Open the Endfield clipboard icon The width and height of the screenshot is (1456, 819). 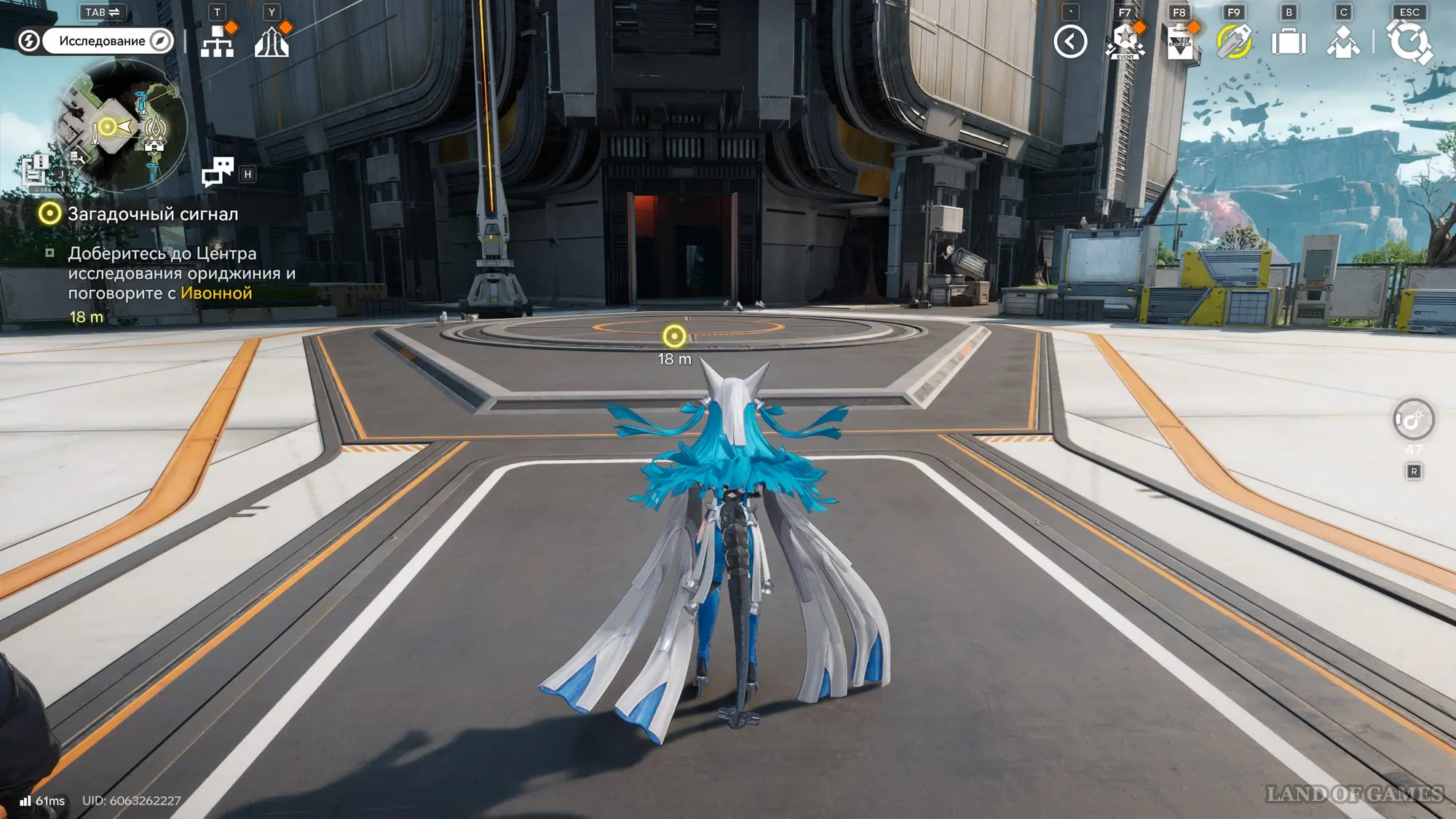[x=1179, y=41]
